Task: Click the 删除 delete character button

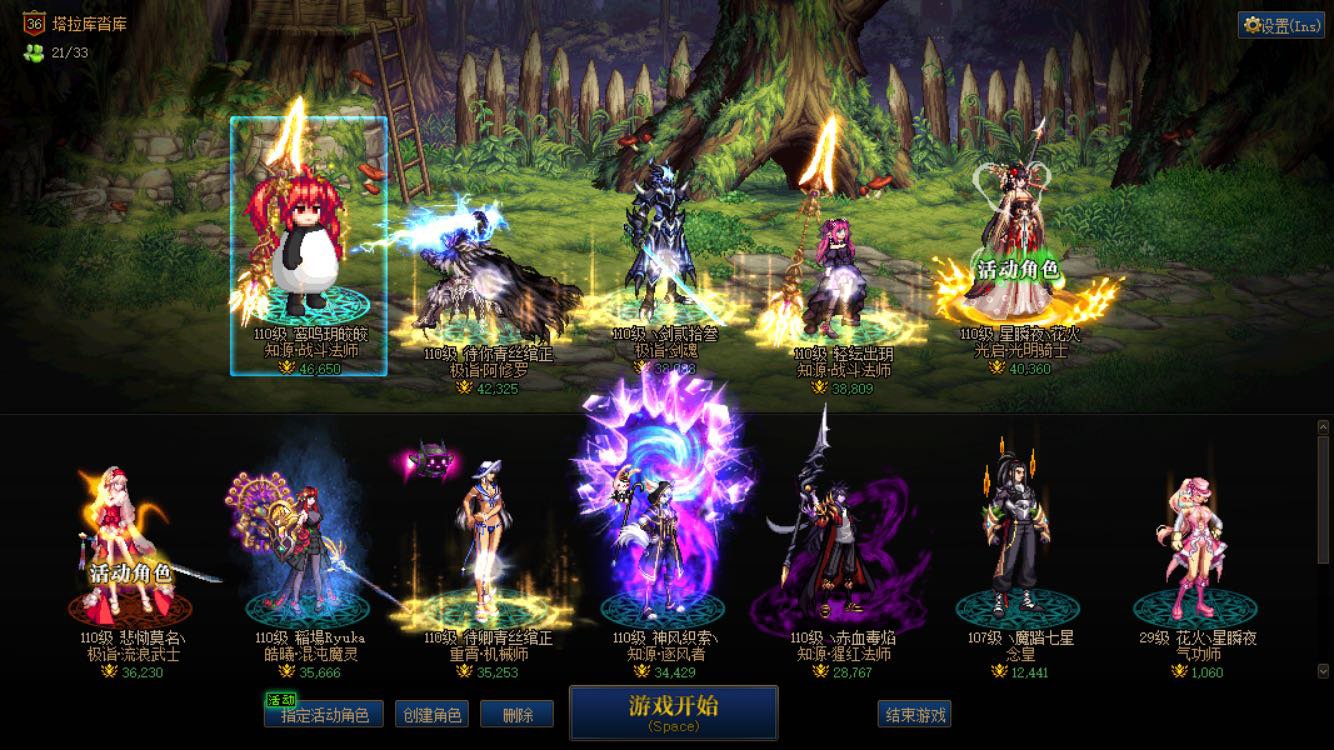Action: [517, 714]
